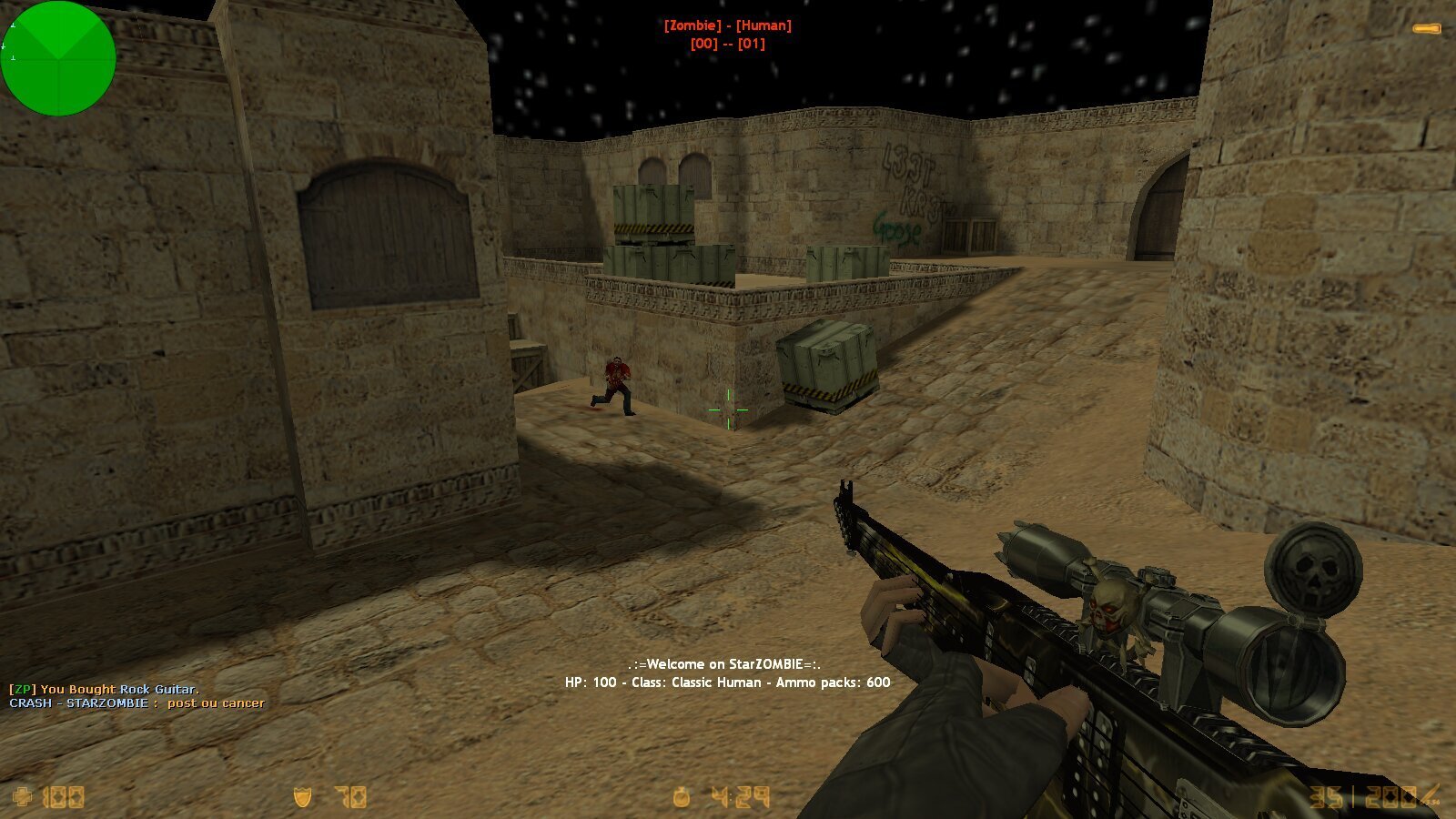This screenshot has width=1456, height=819.
Task: Select the CRASH - STARZOMBIE chat message
Action: (x=136, y=703)
